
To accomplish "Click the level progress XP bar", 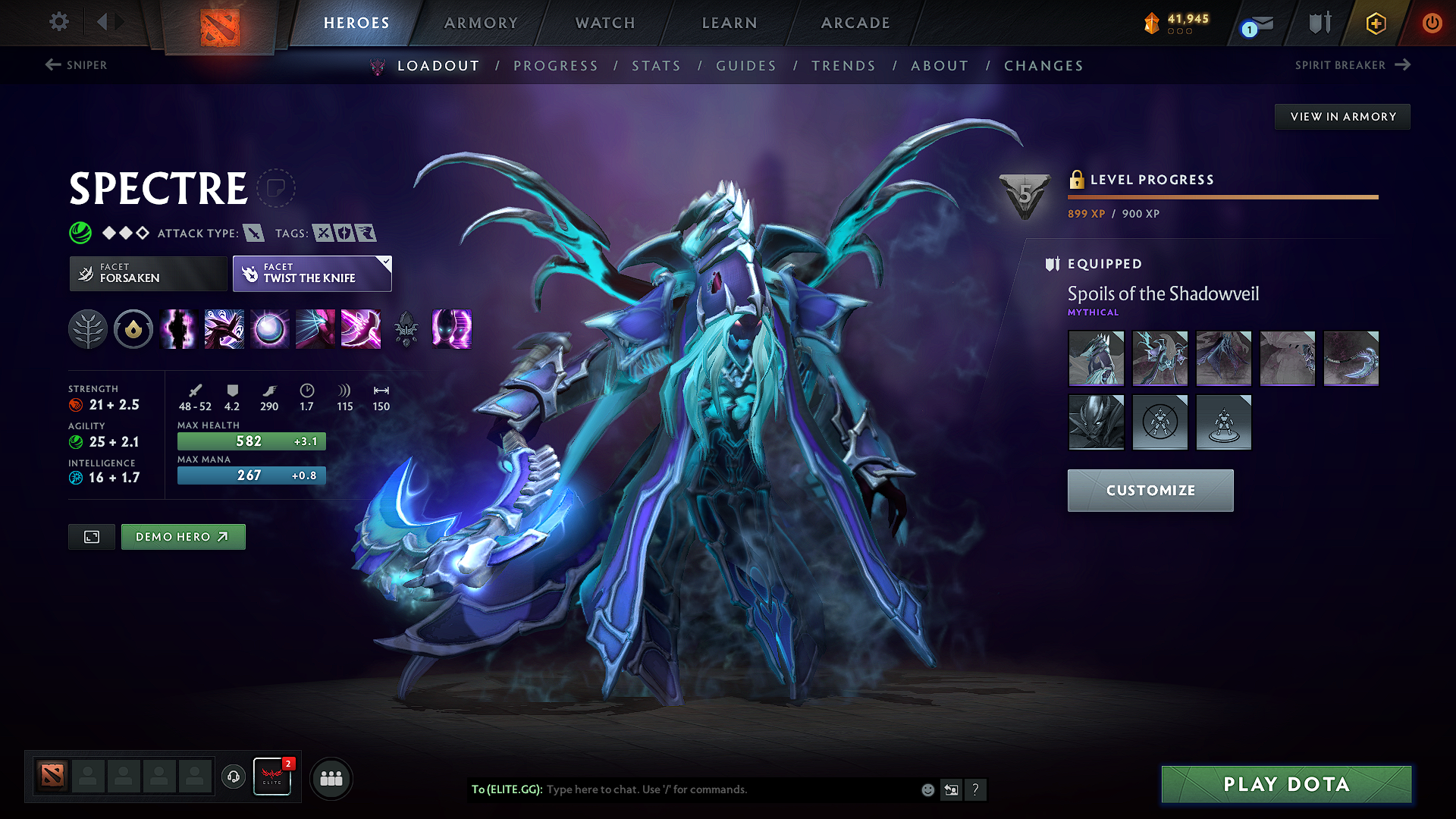I will 1222,196.
